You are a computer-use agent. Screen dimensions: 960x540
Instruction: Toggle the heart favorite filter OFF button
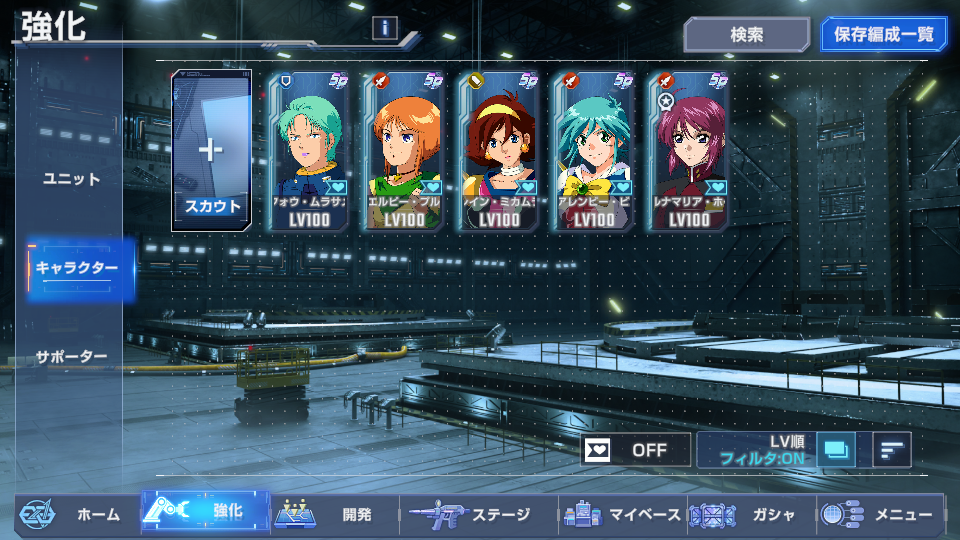coord(636,450)
